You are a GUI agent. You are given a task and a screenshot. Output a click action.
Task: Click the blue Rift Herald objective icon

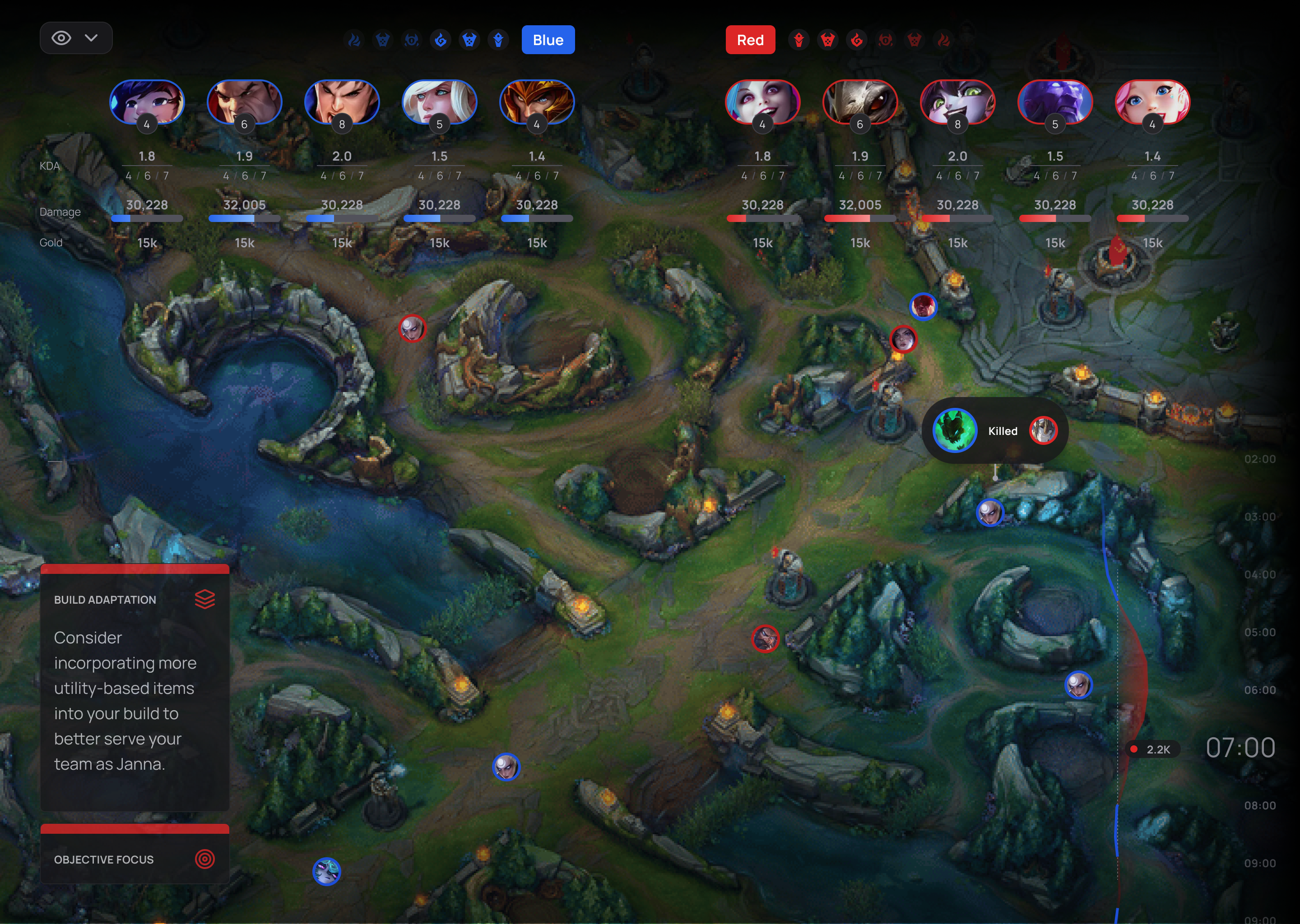(412, 40)
